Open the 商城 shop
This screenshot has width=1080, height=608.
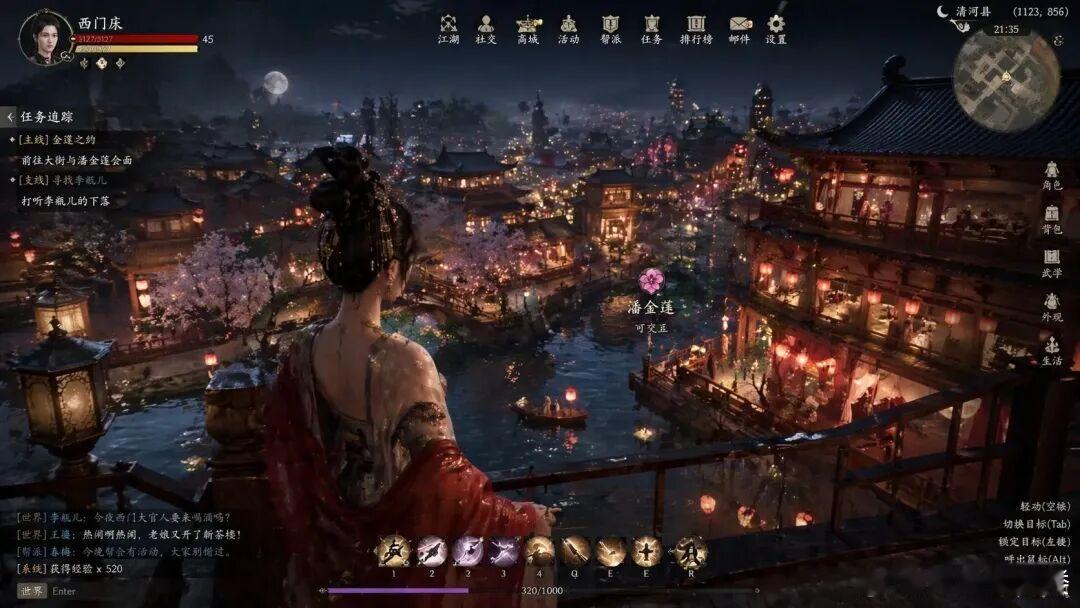point(527,28)
